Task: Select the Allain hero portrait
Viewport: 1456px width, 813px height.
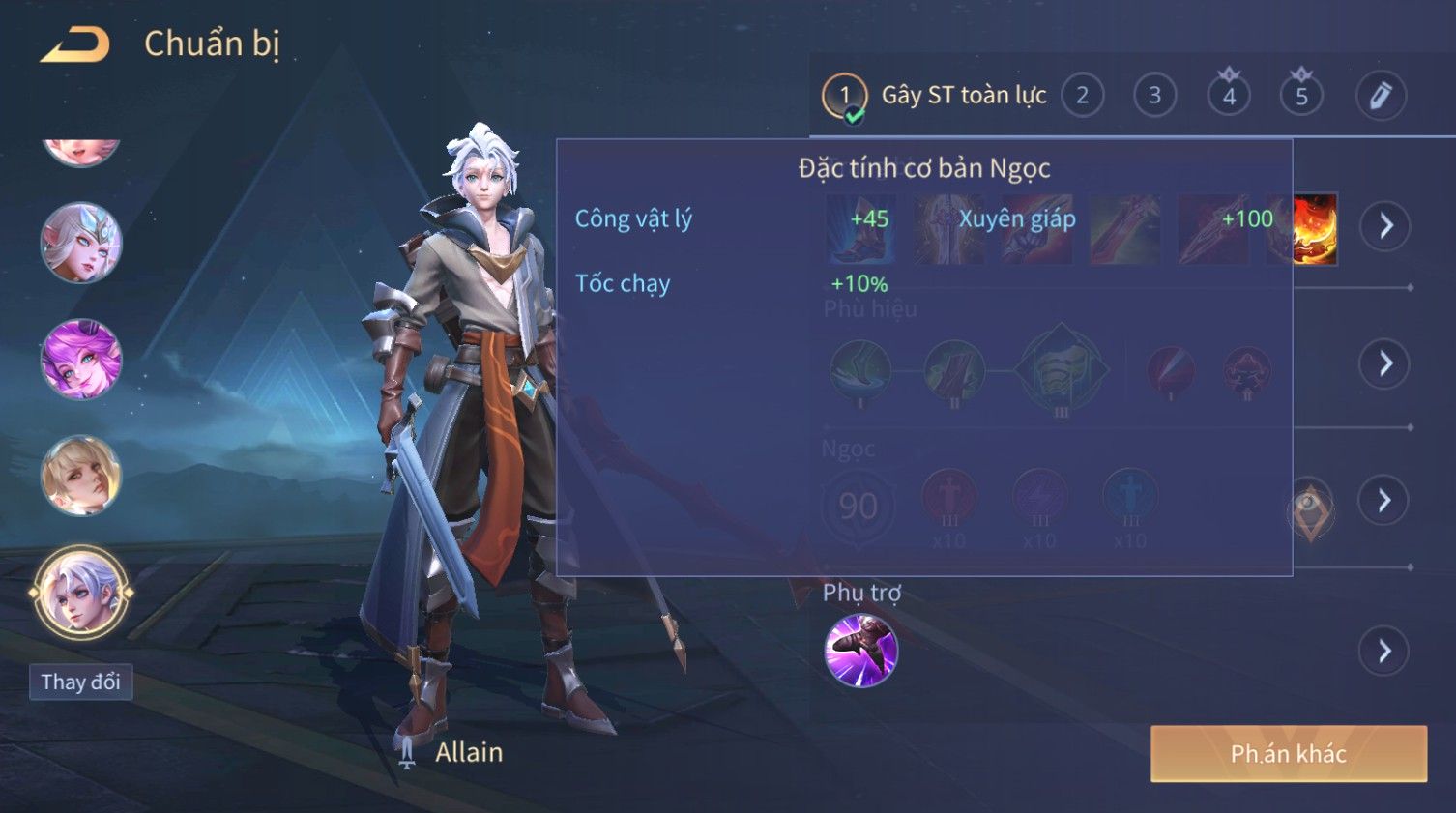Action: point(81,592)
